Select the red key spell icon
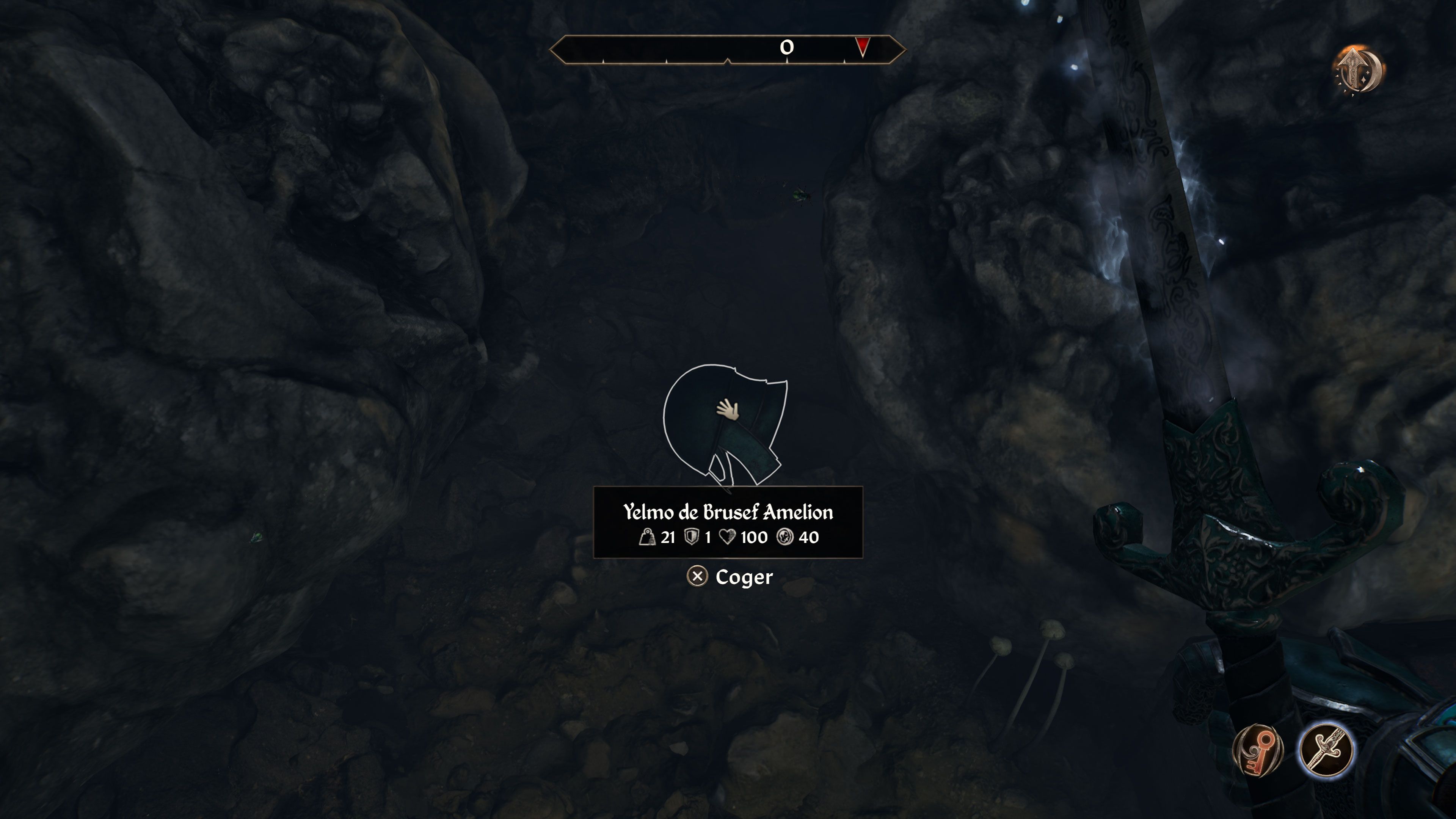The width and height of the screenshot is (1456, 819). [1258, 750]
